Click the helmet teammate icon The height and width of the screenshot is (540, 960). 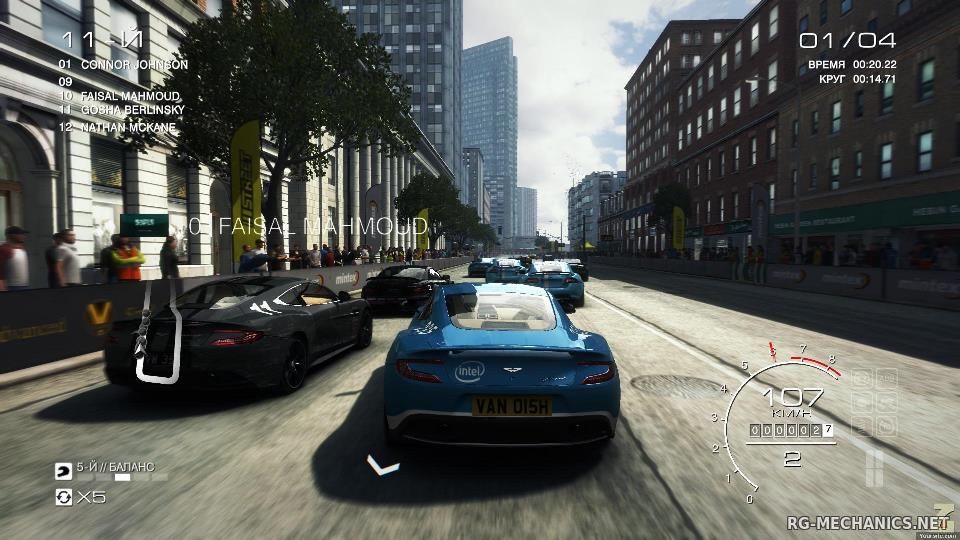pyautogui.click(x=63, y=468)
